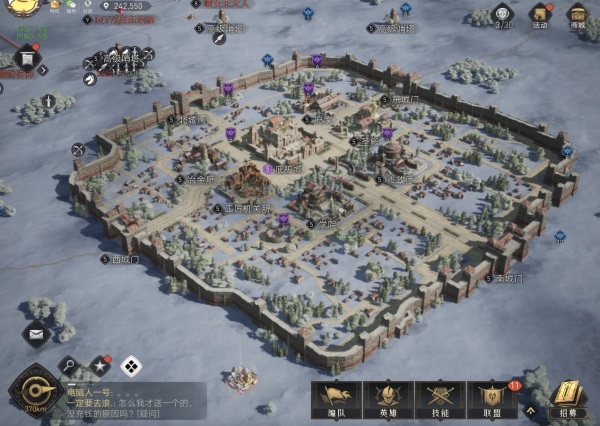Viewport: 600px width, 426px height.
Task: Open the 技能 skills menu
Action: 439,399
